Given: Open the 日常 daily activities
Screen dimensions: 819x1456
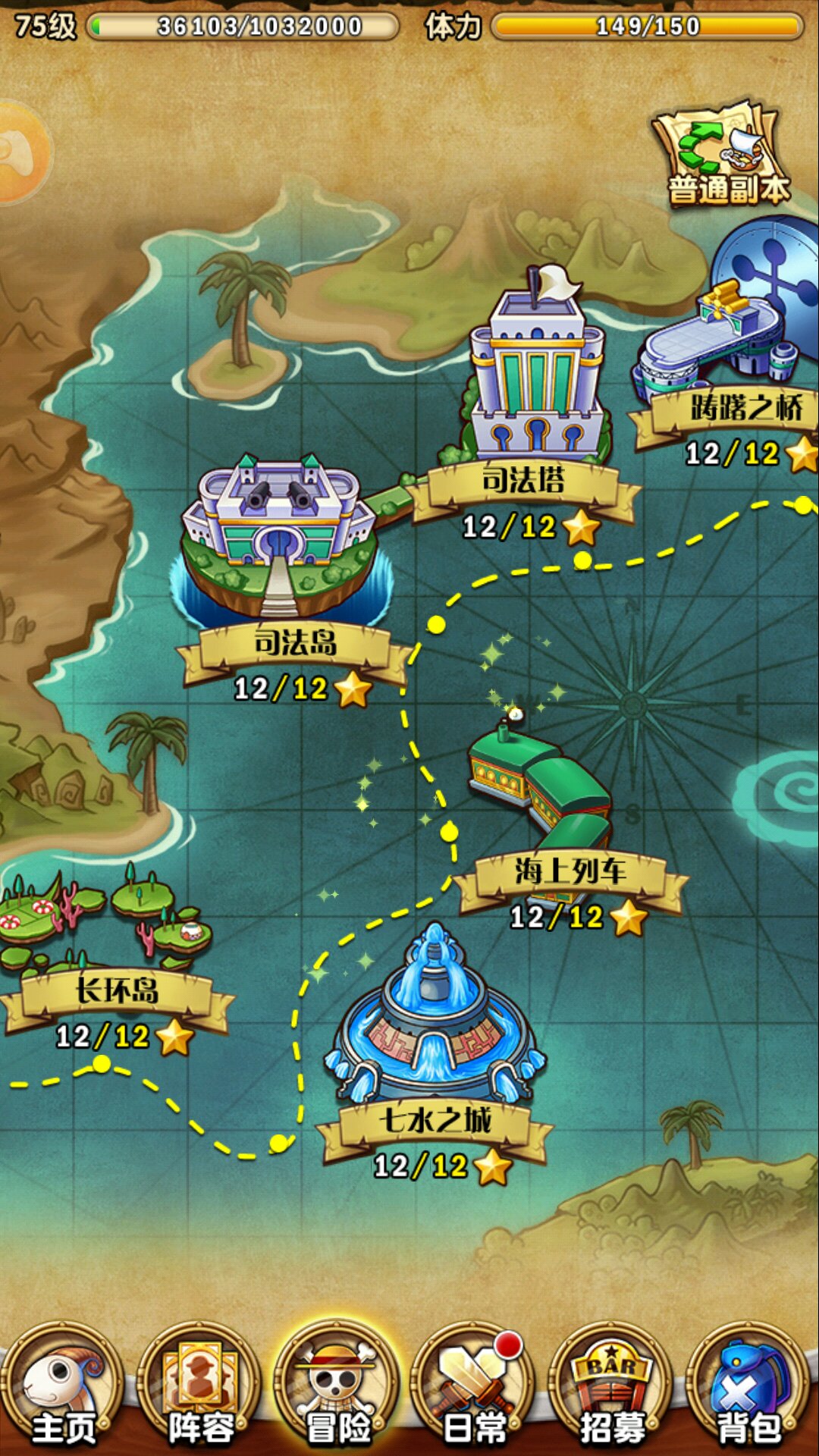Looking at the screenshot, I should [475, 1386].
